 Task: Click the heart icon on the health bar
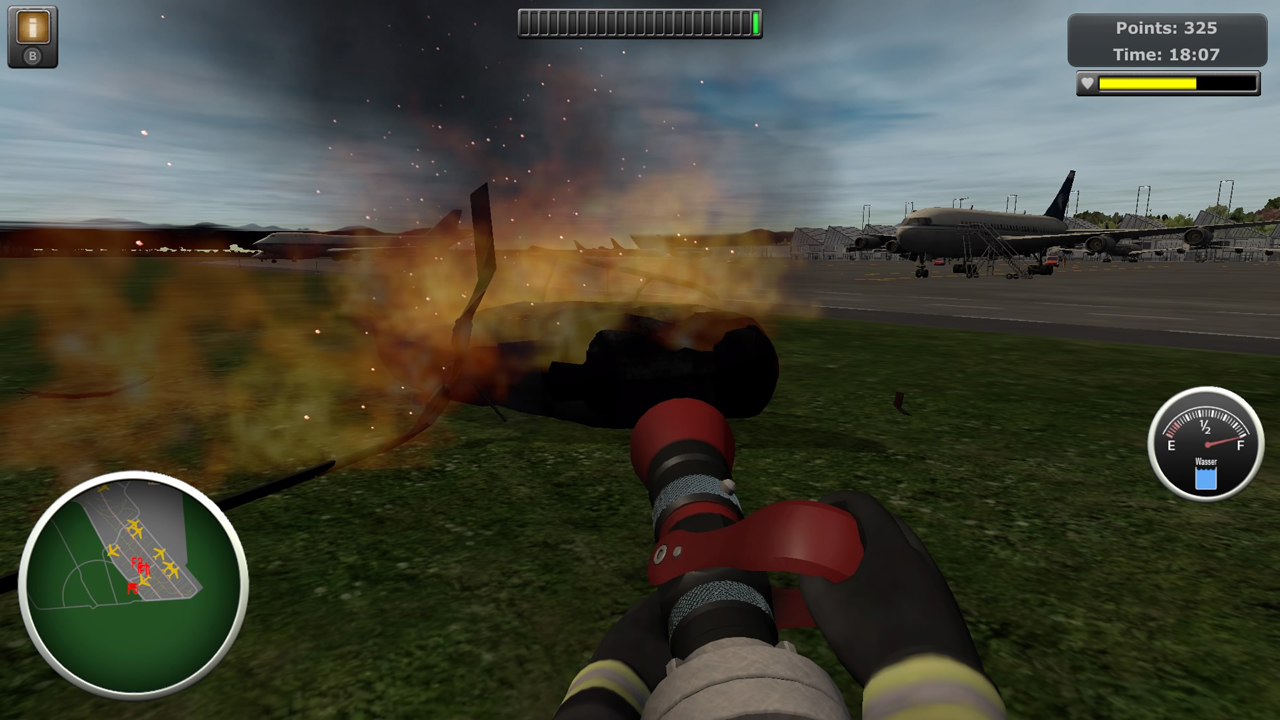click(x=1087, y=83)
